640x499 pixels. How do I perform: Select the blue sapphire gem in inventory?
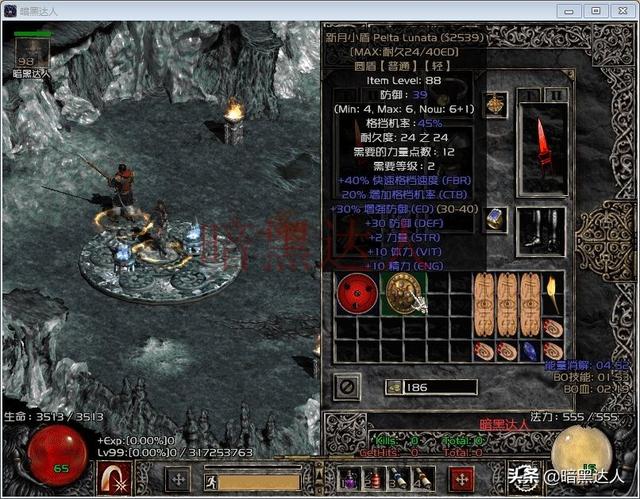[x=530, y=351]
